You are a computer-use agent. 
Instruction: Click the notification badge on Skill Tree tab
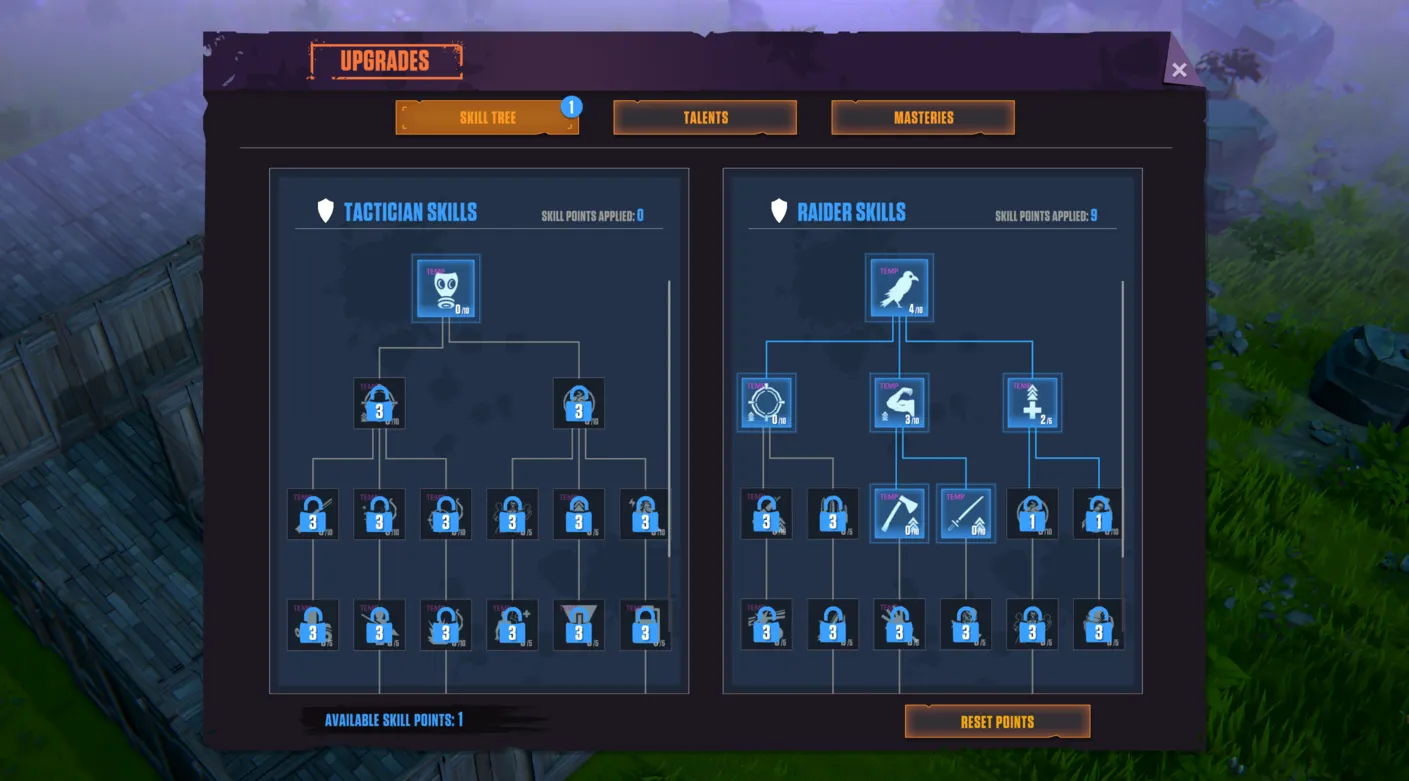point(571,106)
